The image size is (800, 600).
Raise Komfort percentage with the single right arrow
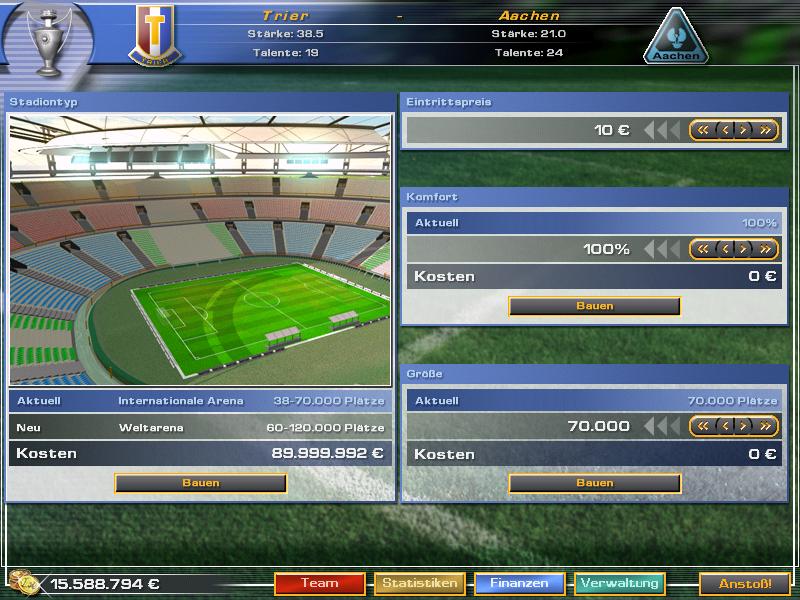click(744, 249)
